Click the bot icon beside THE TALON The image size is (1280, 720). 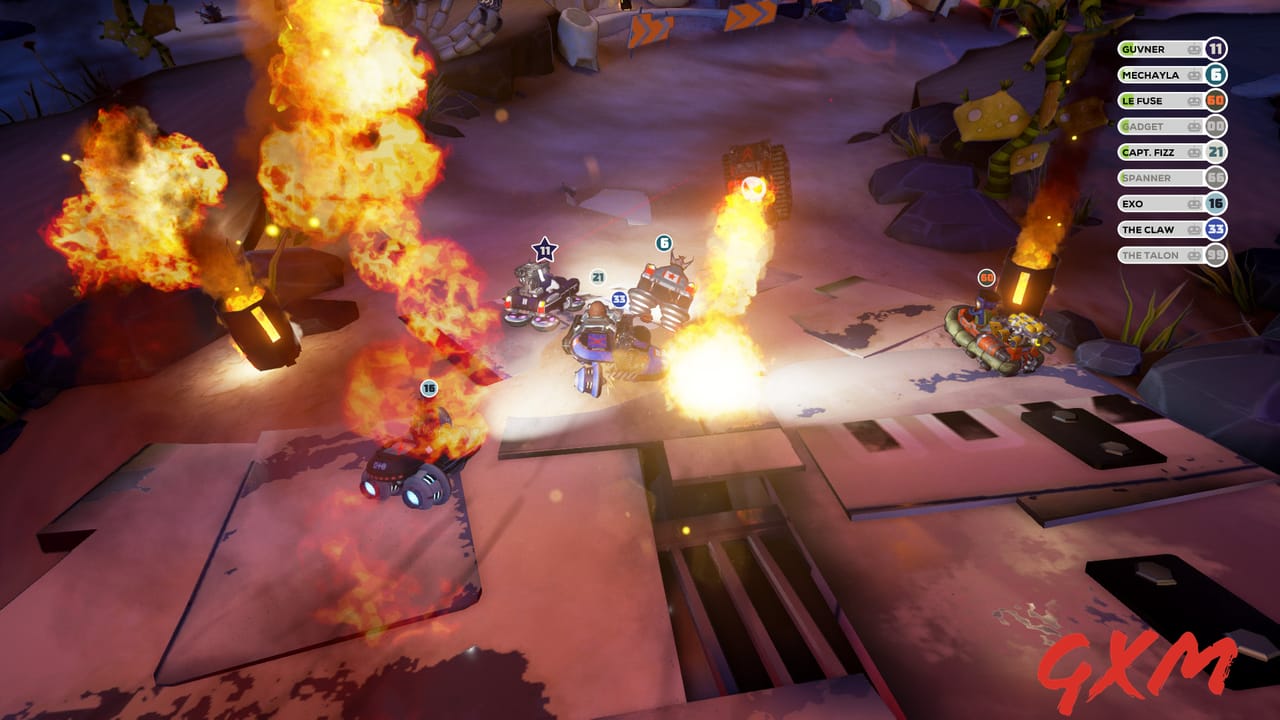coord(1193,254)
